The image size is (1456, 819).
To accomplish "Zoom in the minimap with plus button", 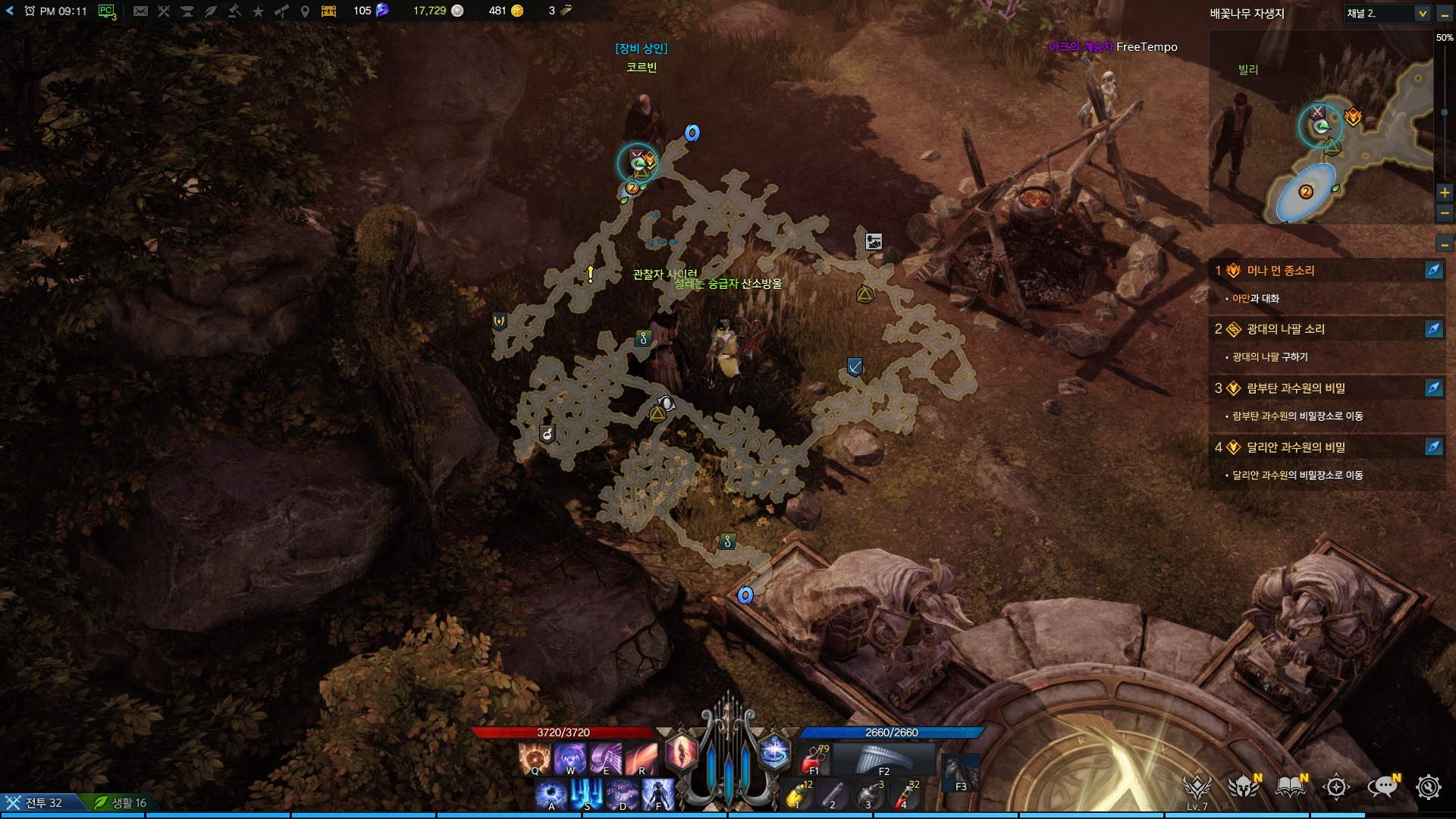I will click(x=1445, y=193).
